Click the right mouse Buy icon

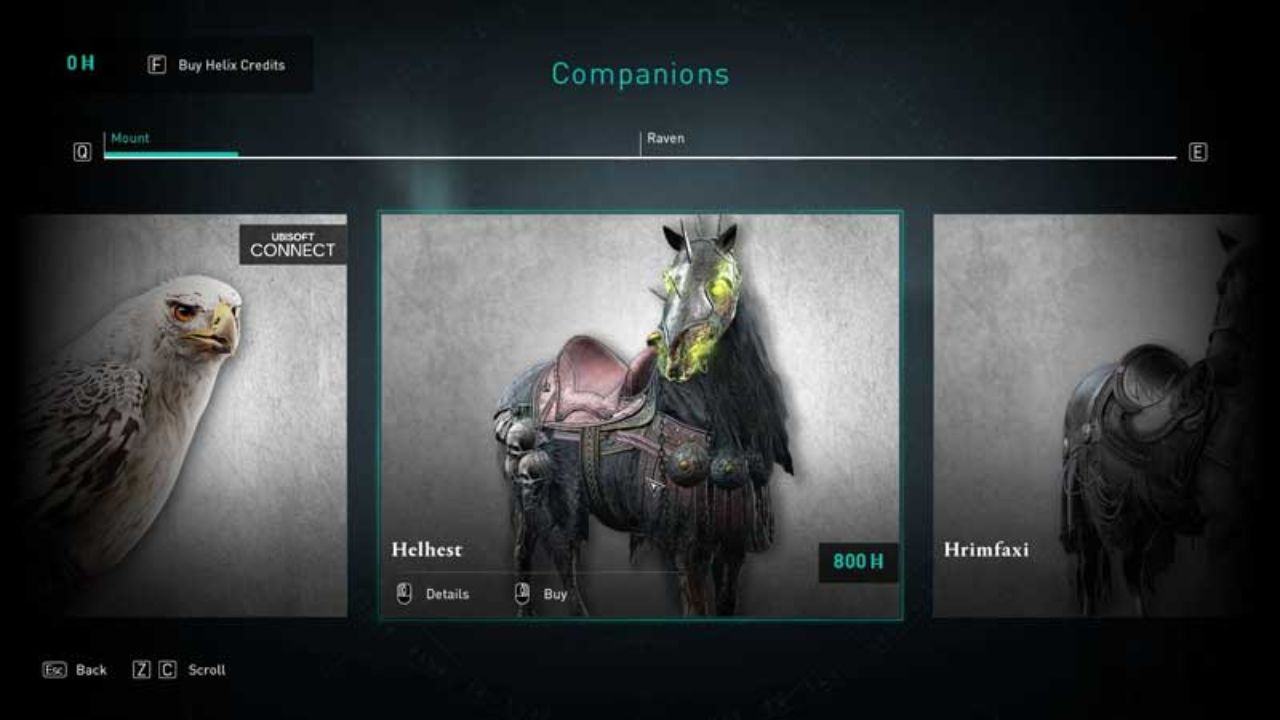(521, 593)
